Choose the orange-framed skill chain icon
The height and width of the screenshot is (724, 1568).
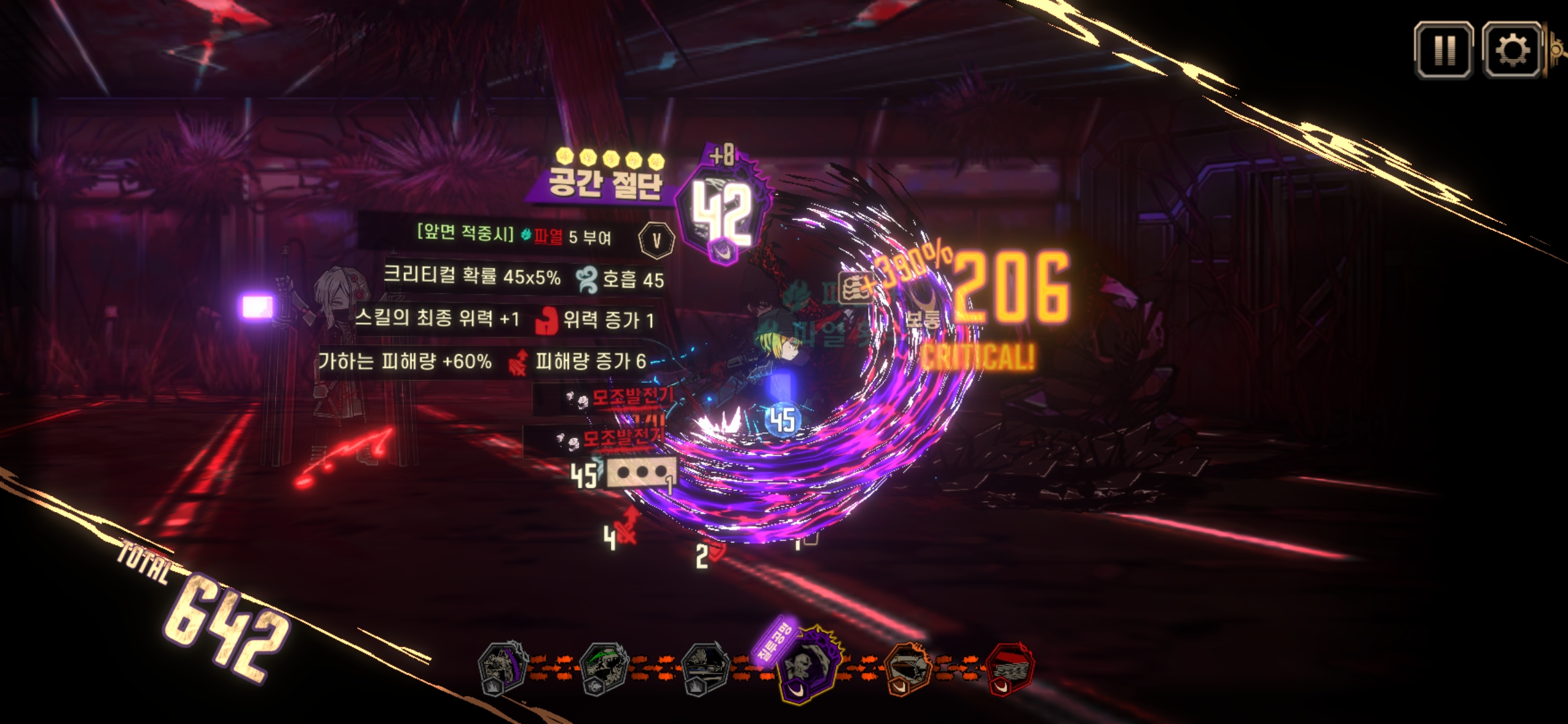(x=908, y=668)
